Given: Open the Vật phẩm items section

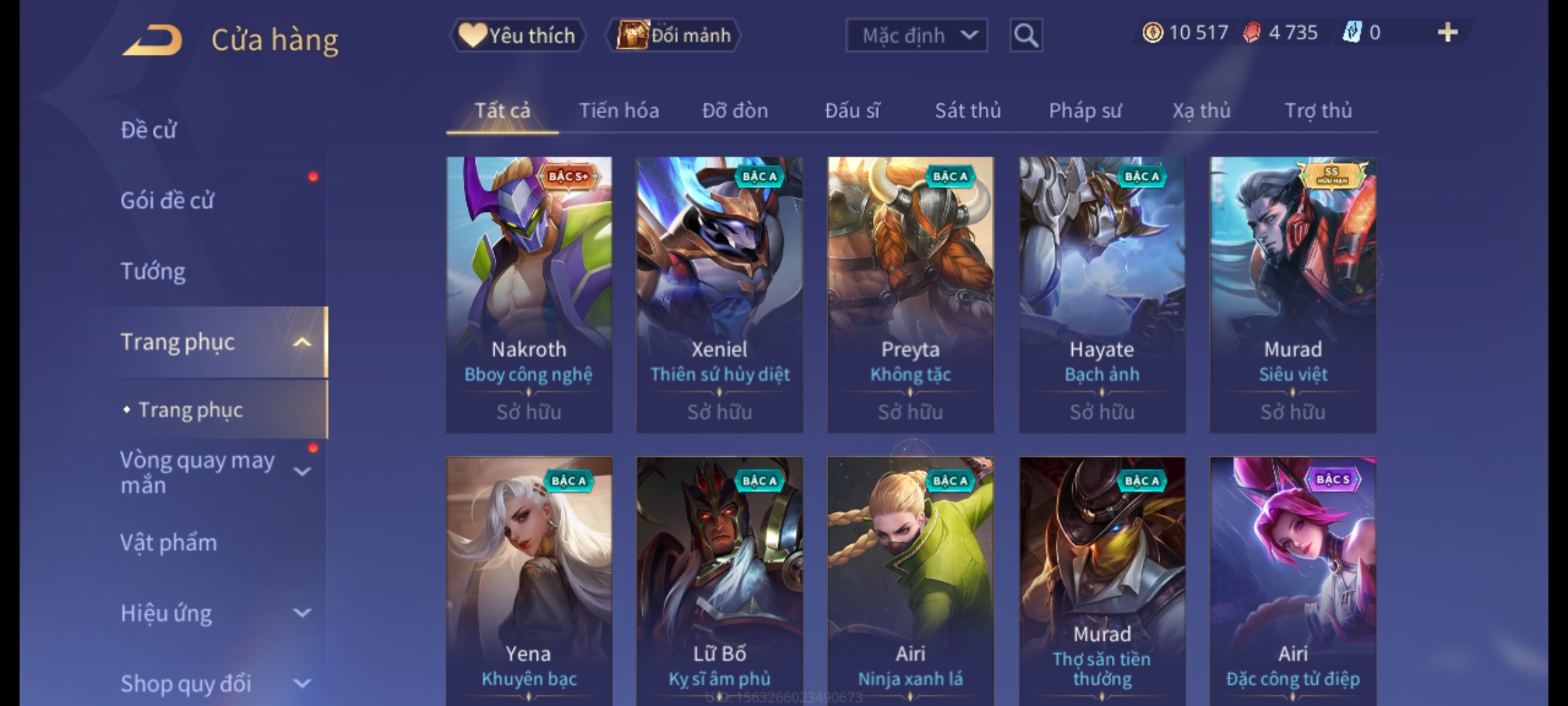Looking at the screenshot, I should (x=169, y=543).
